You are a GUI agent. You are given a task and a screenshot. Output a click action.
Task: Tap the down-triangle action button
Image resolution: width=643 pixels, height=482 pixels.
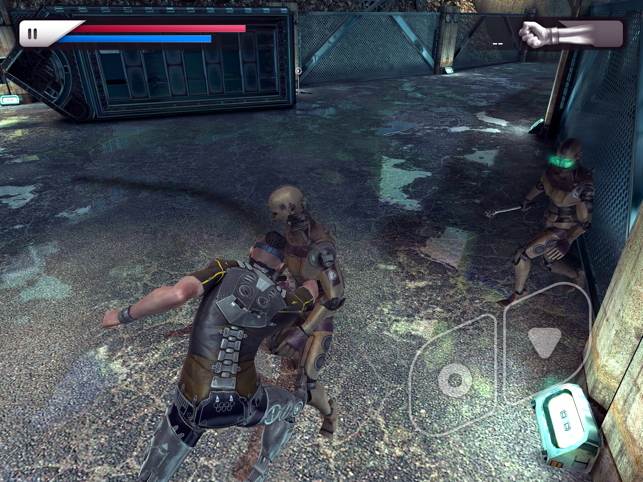click(x=544, y=342)
